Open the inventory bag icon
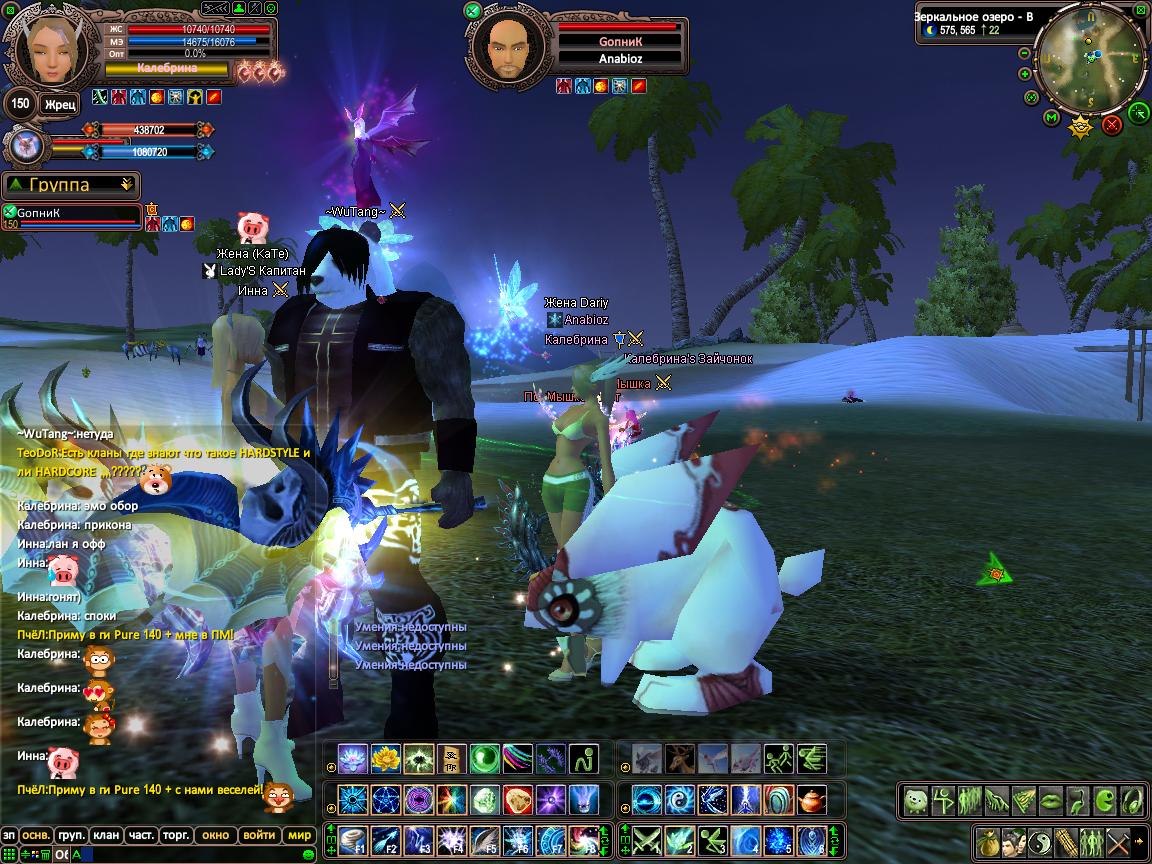The image size is (1152, 864). click(x=989, y=841)
